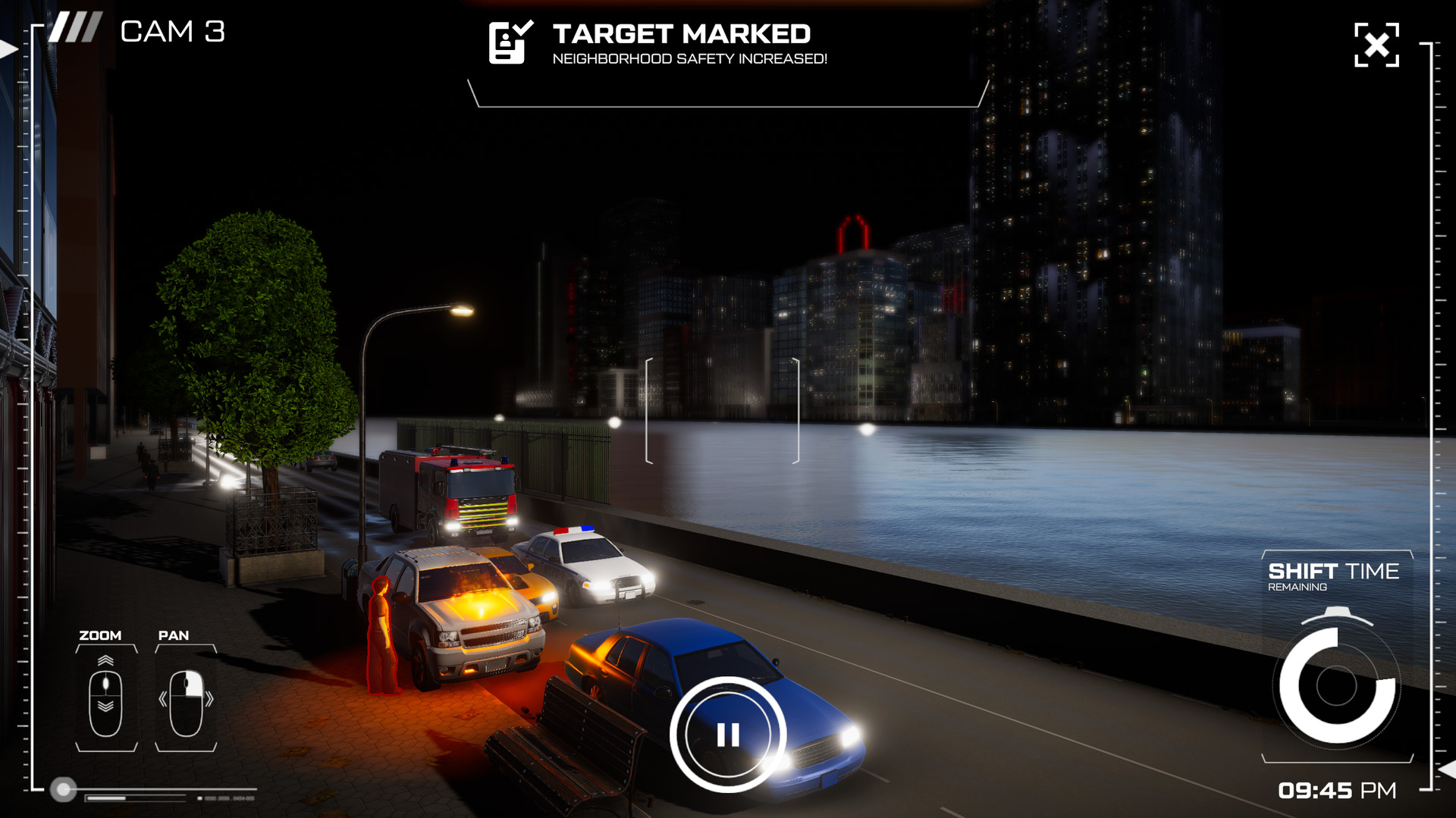Click the square recording indicator beside footage code
Viewport: 1456px width, 818px height.
[x=199, y=798]
